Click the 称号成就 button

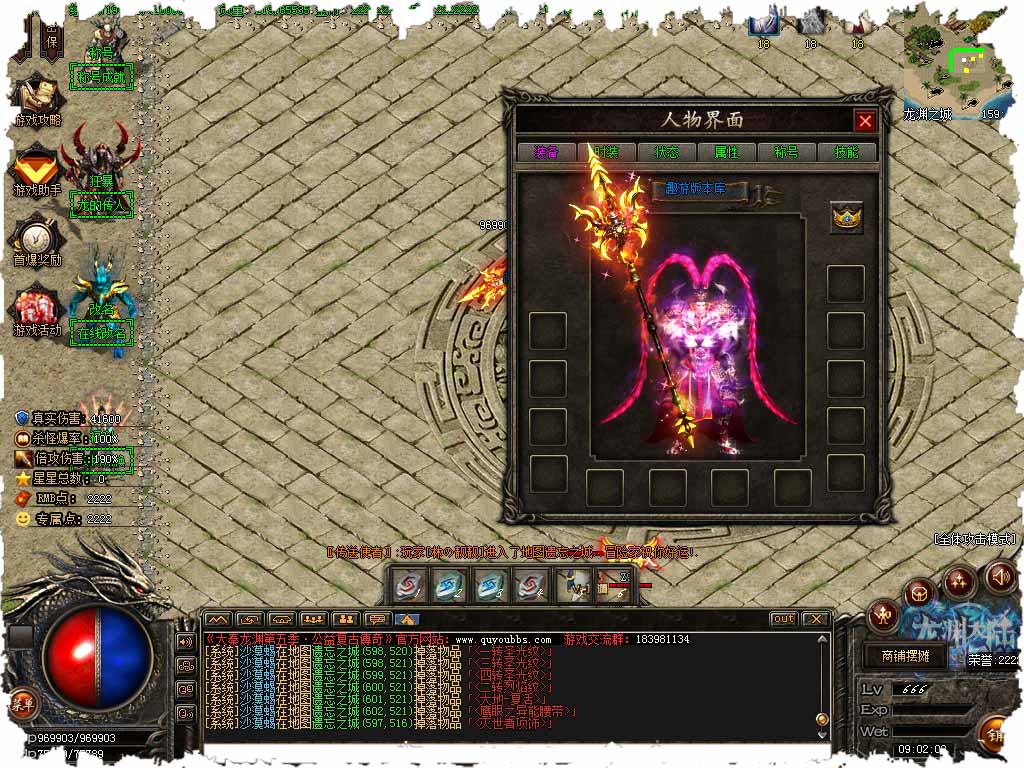(102, 76)
